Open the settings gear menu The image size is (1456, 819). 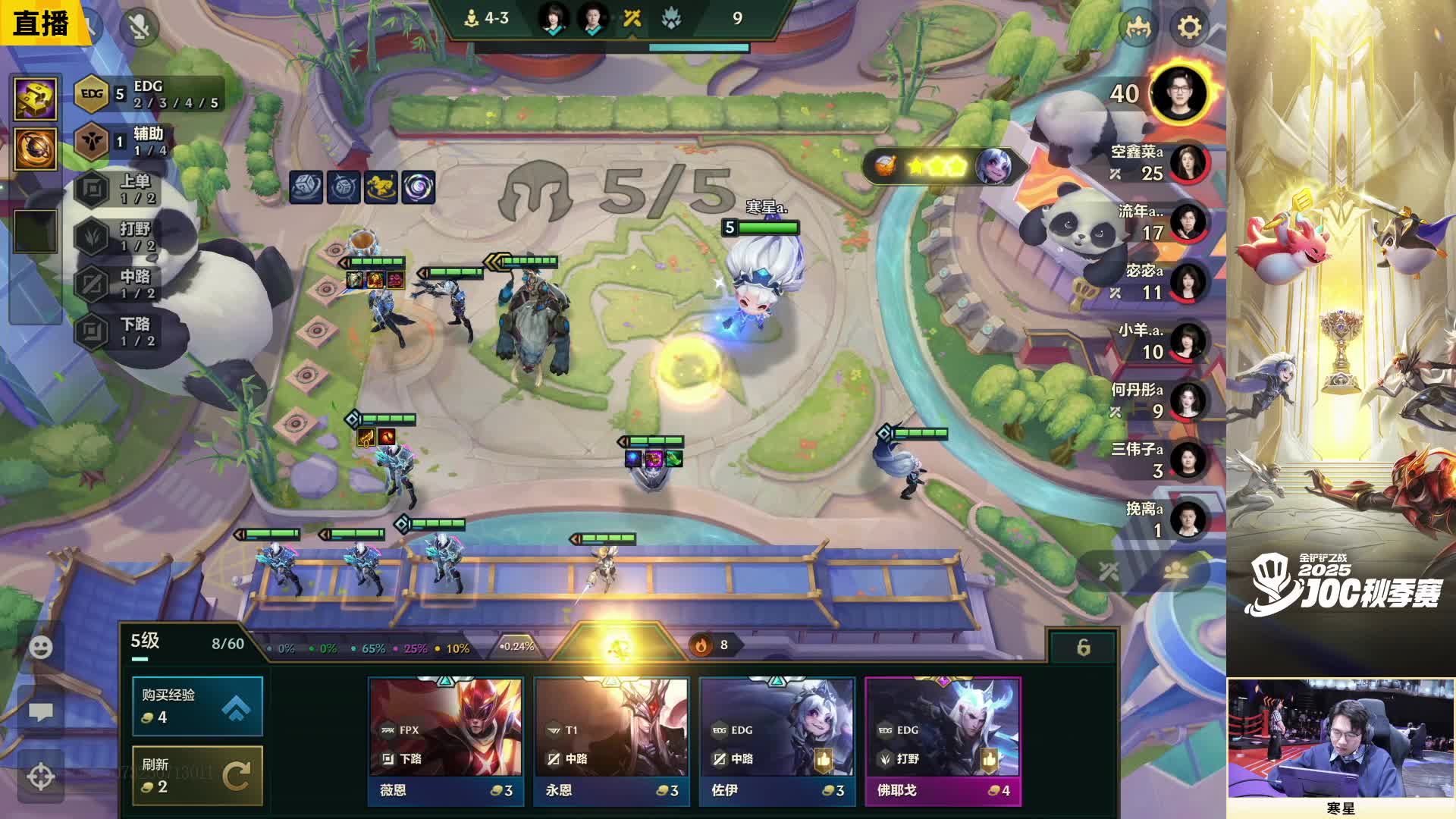[1189, 28]
